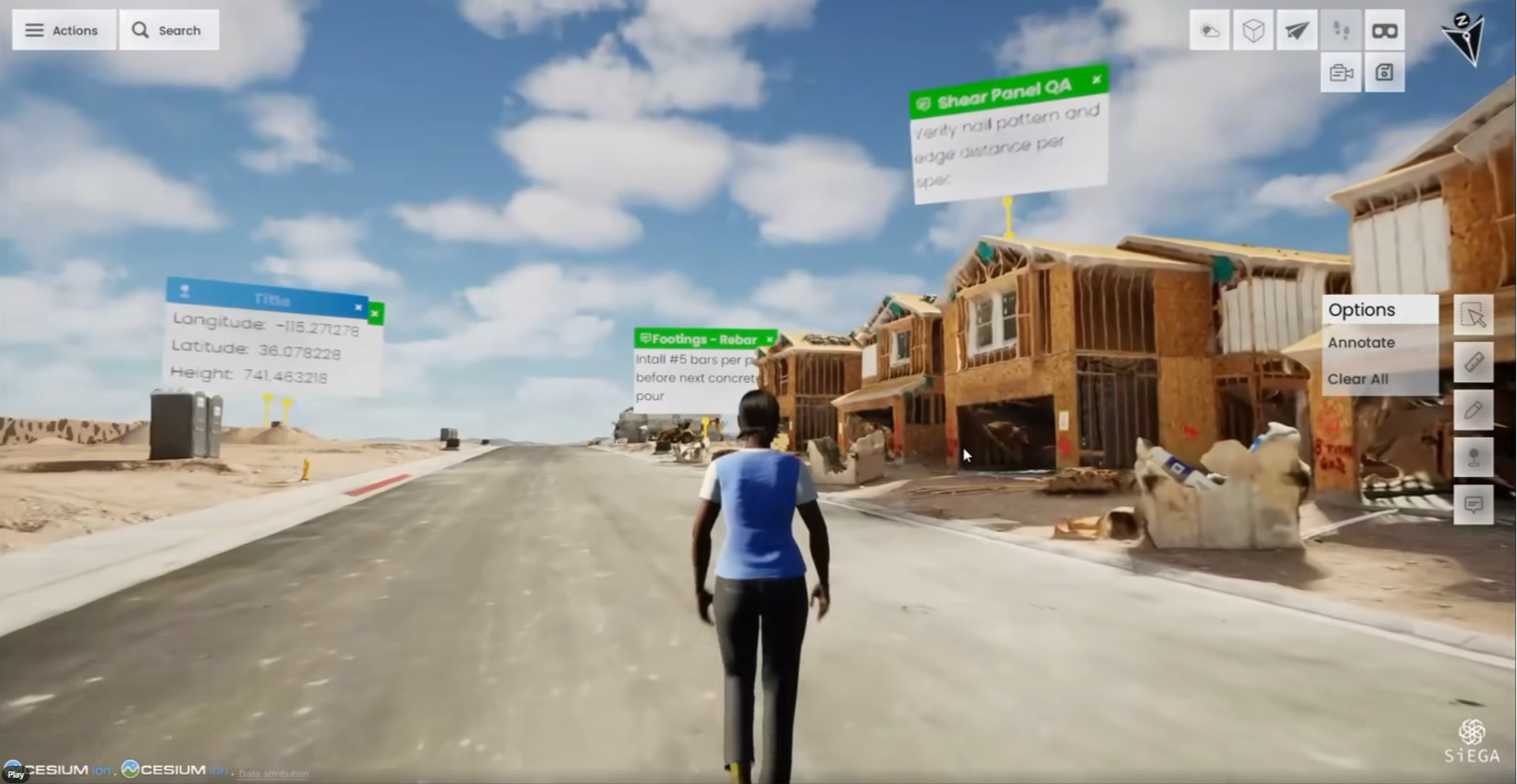The height and width of the screenshot is (784, 1517).
Task: Click the 3D cube model icon
Action: (x=1254, y=29)
